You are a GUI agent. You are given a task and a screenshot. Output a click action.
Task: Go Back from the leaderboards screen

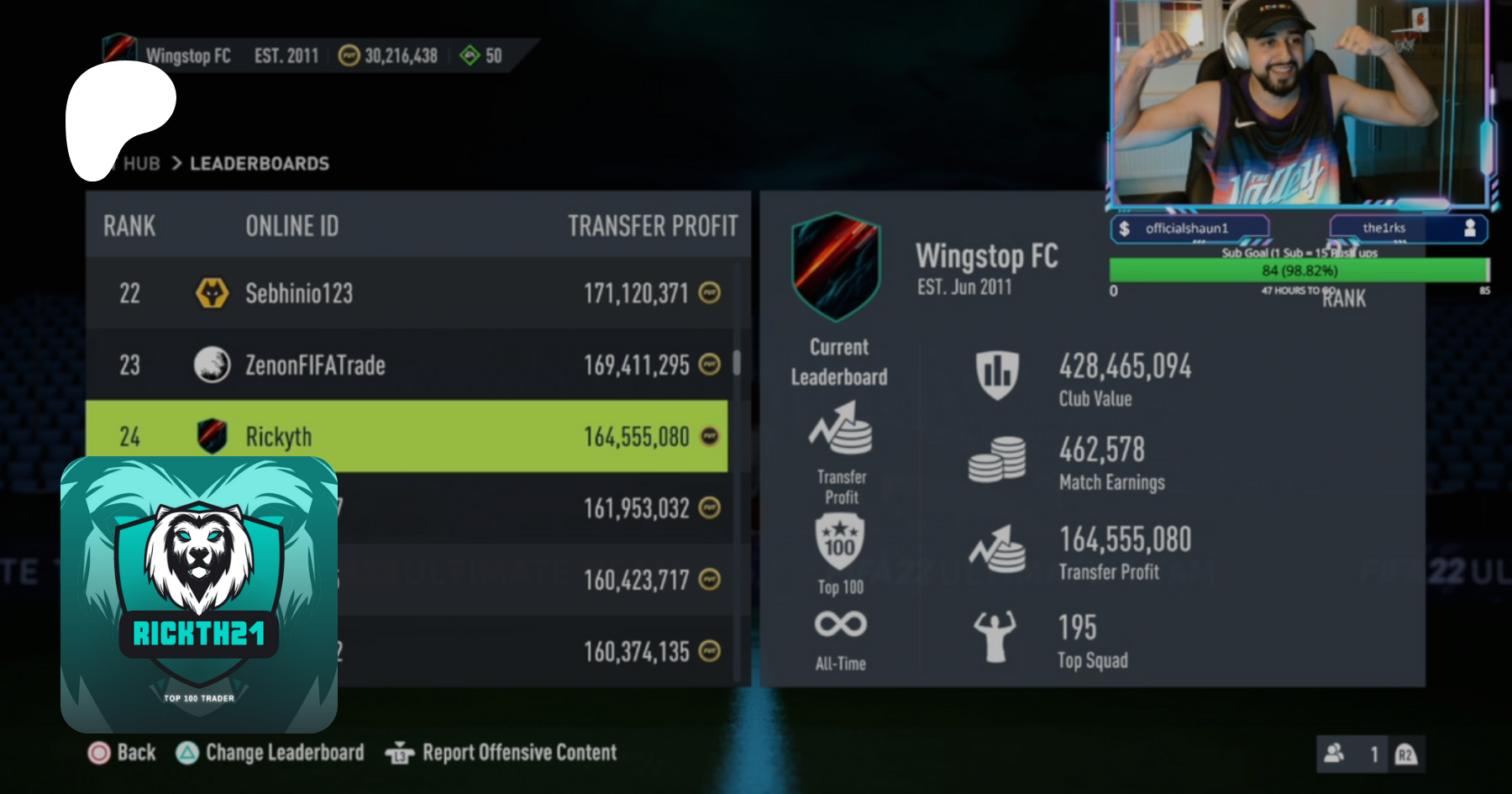tap(123, 753)
